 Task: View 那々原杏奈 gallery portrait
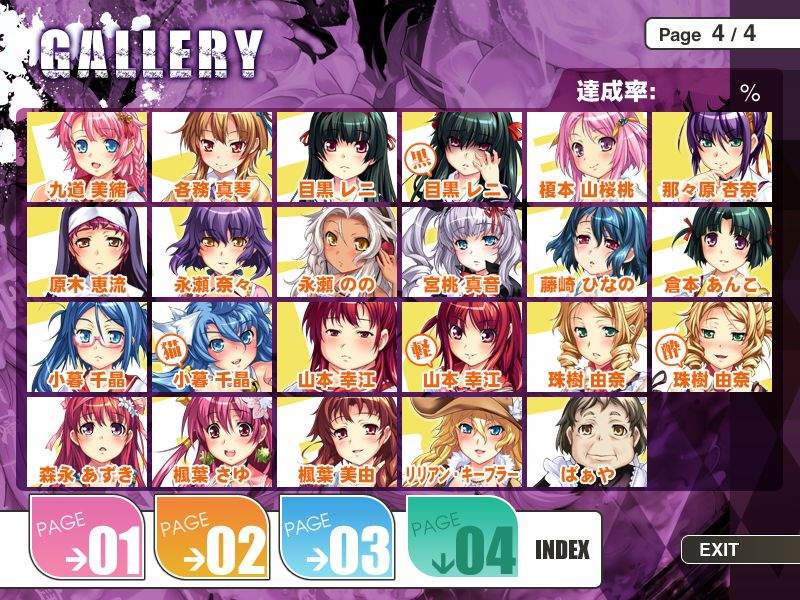[x=712, y=156]
